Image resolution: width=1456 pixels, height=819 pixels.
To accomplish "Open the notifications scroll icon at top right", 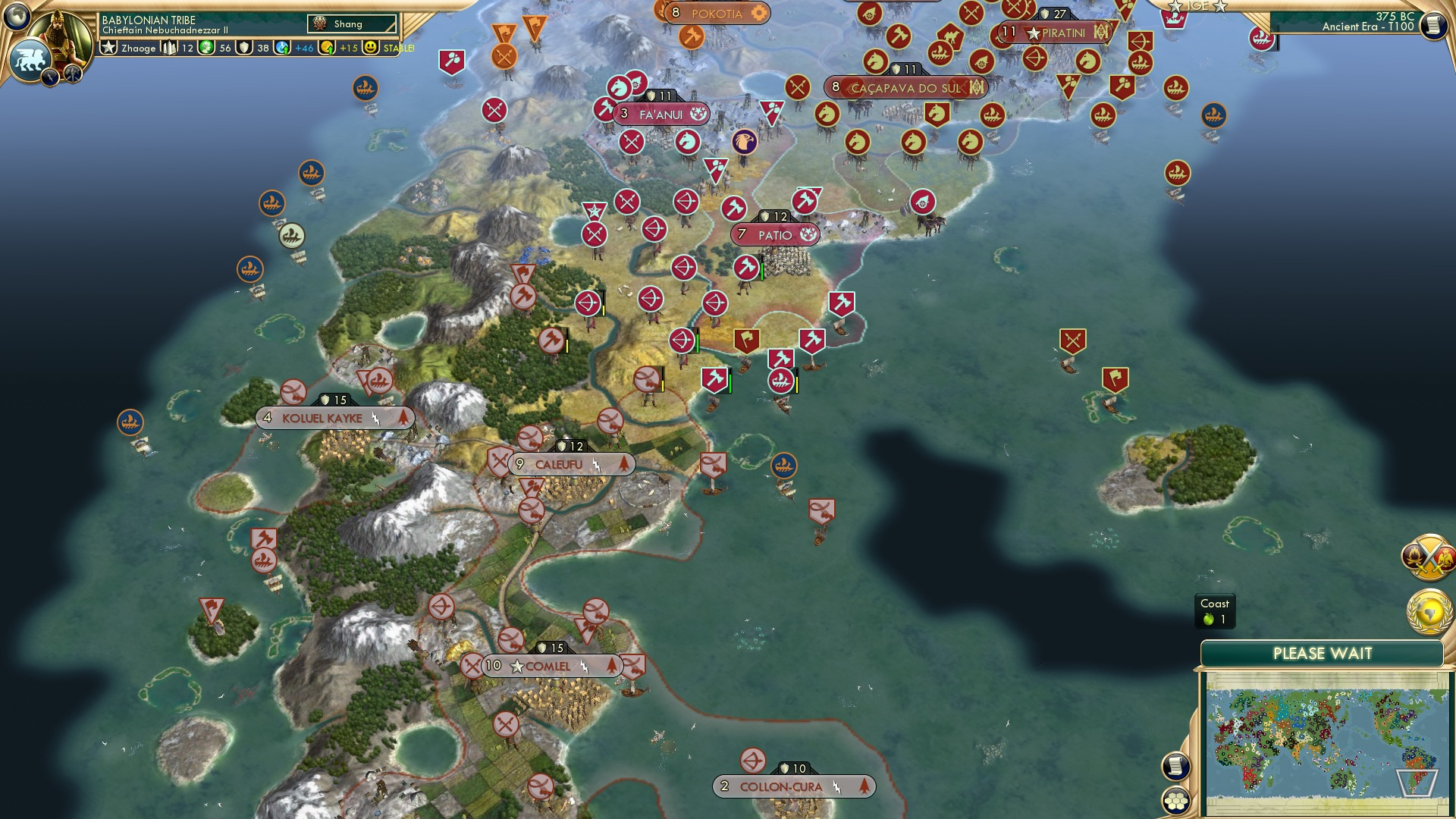I will (x=1435, y=25).
